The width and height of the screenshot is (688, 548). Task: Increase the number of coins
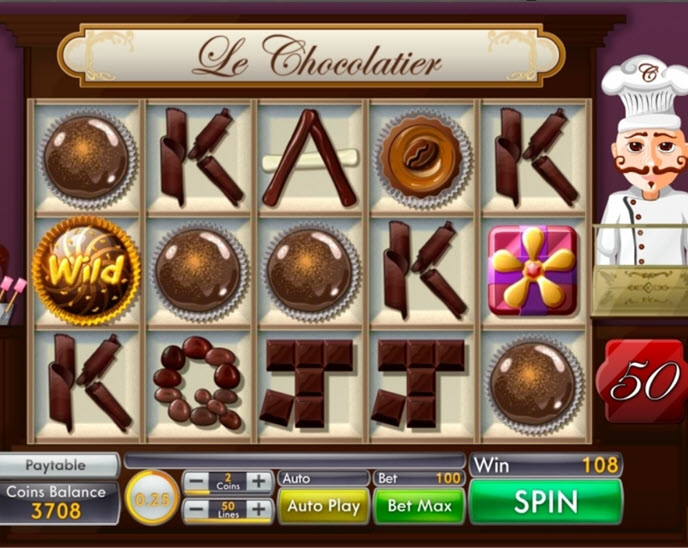coord(260,481)
